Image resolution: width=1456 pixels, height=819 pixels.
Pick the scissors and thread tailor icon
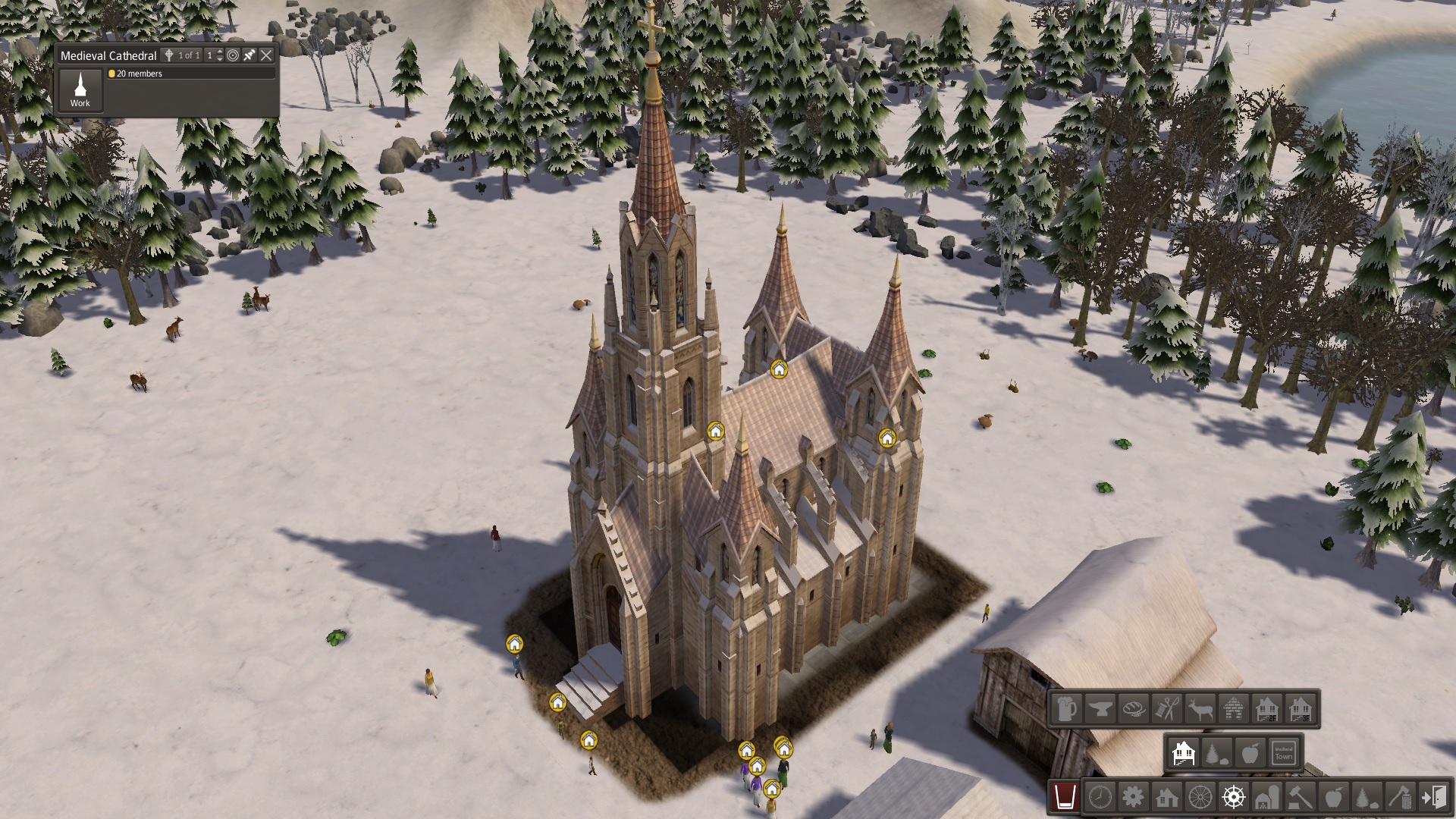1167,709
